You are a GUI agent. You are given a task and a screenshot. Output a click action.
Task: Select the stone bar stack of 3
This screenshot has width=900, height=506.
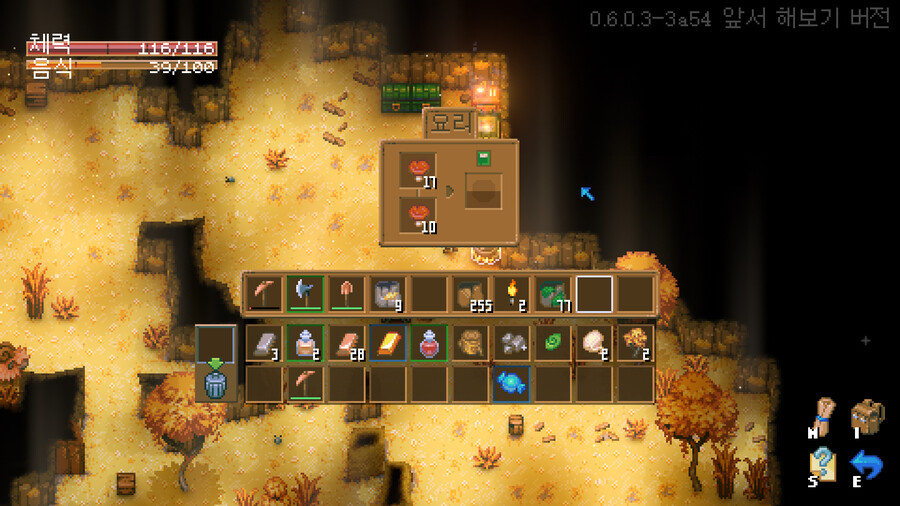click(263, 343)
